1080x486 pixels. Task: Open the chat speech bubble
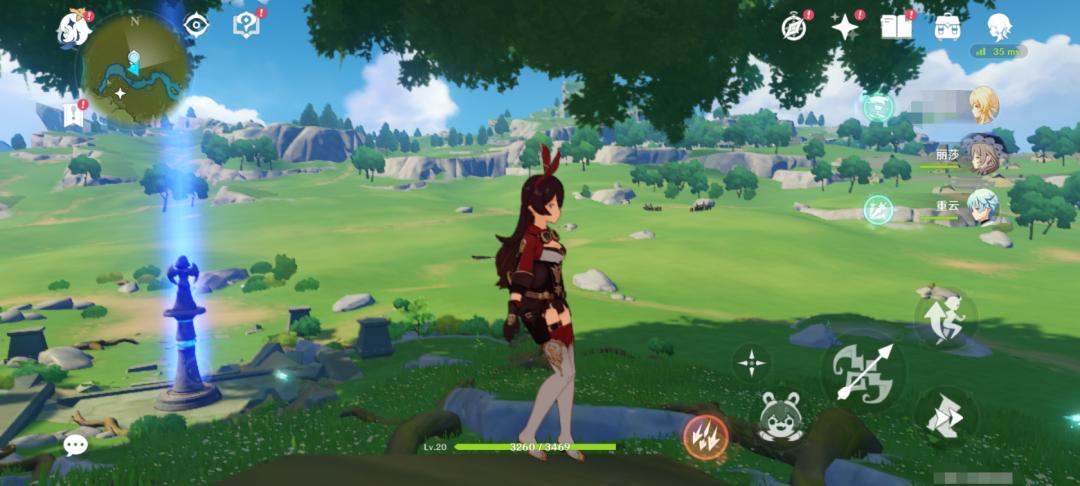[x=75, y=445]
